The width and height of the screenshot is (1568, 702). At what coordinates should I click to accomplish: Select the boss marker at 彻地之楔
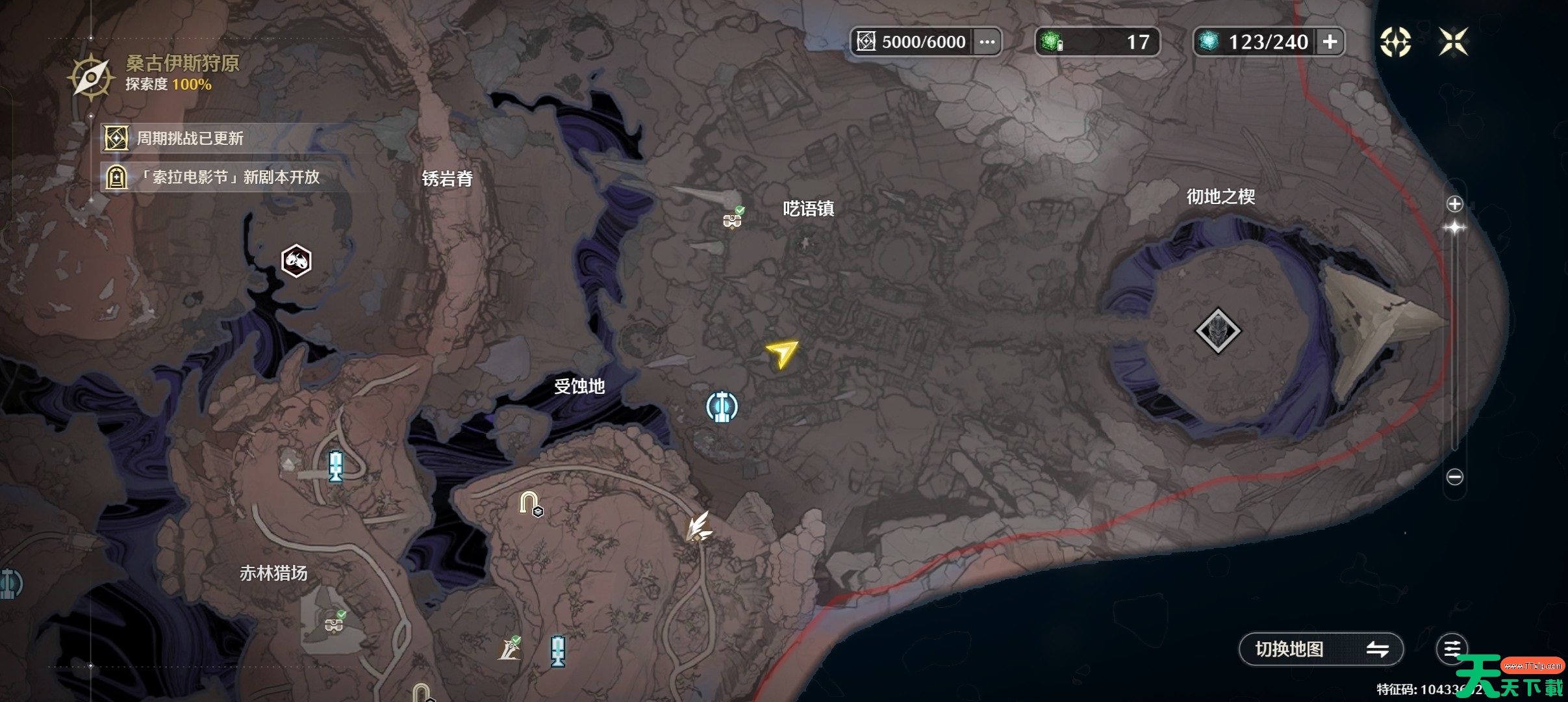tap(1217, 331)
